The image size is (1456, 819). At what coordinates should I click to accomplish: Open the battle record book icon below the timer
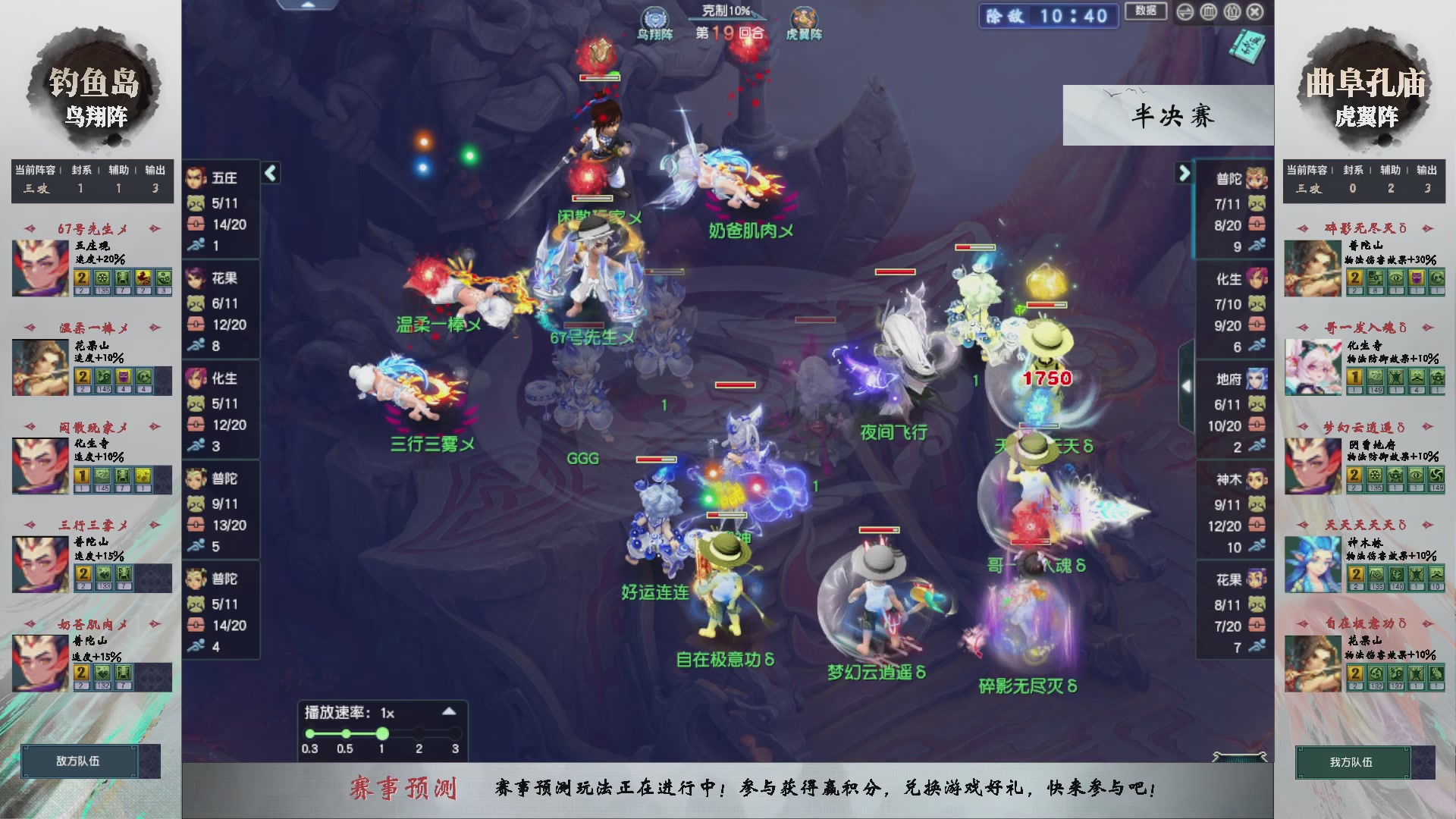1246,45
